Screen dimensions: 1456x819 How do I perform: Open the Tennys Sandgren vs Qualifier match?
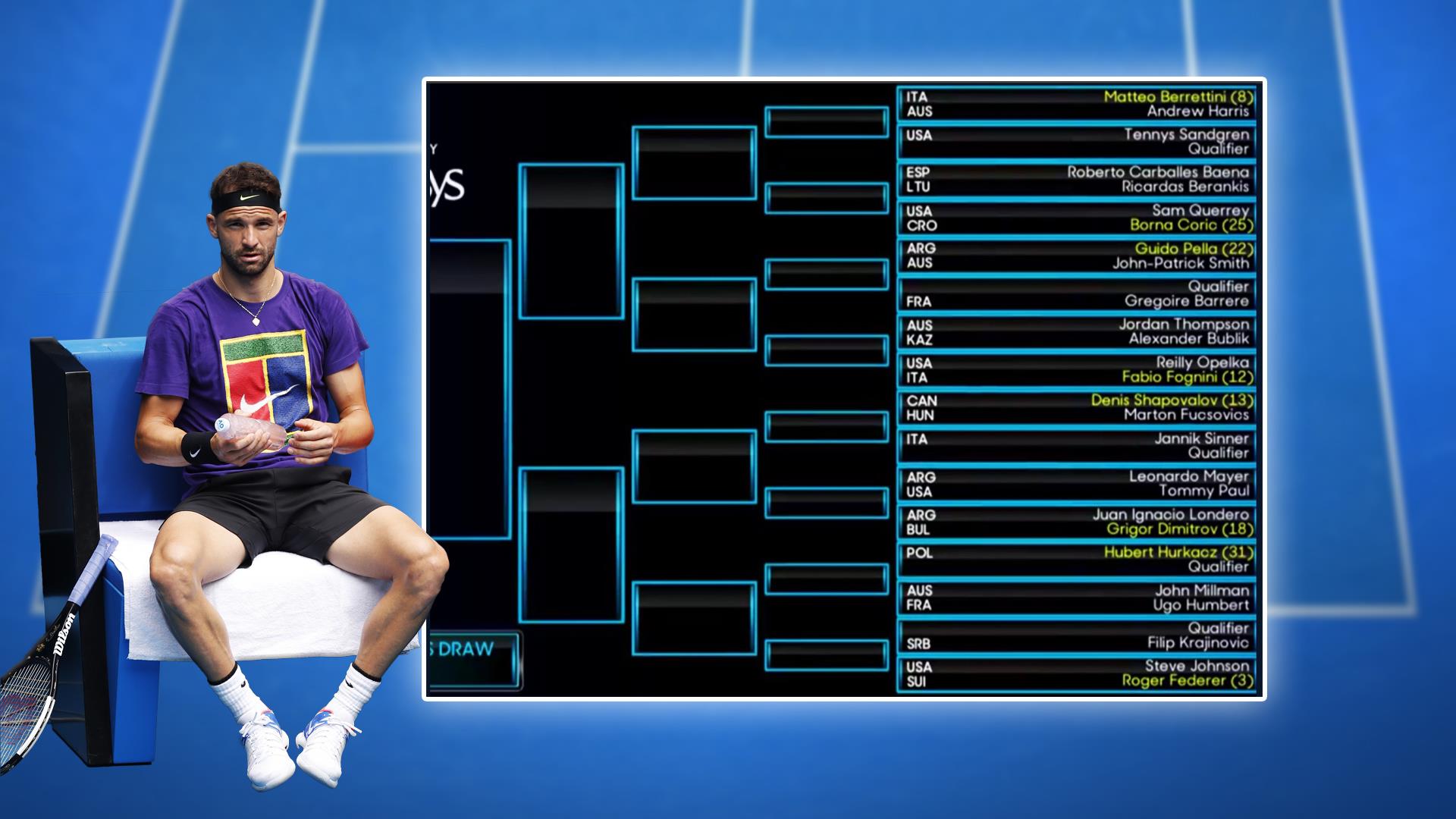coord(1076,142)
